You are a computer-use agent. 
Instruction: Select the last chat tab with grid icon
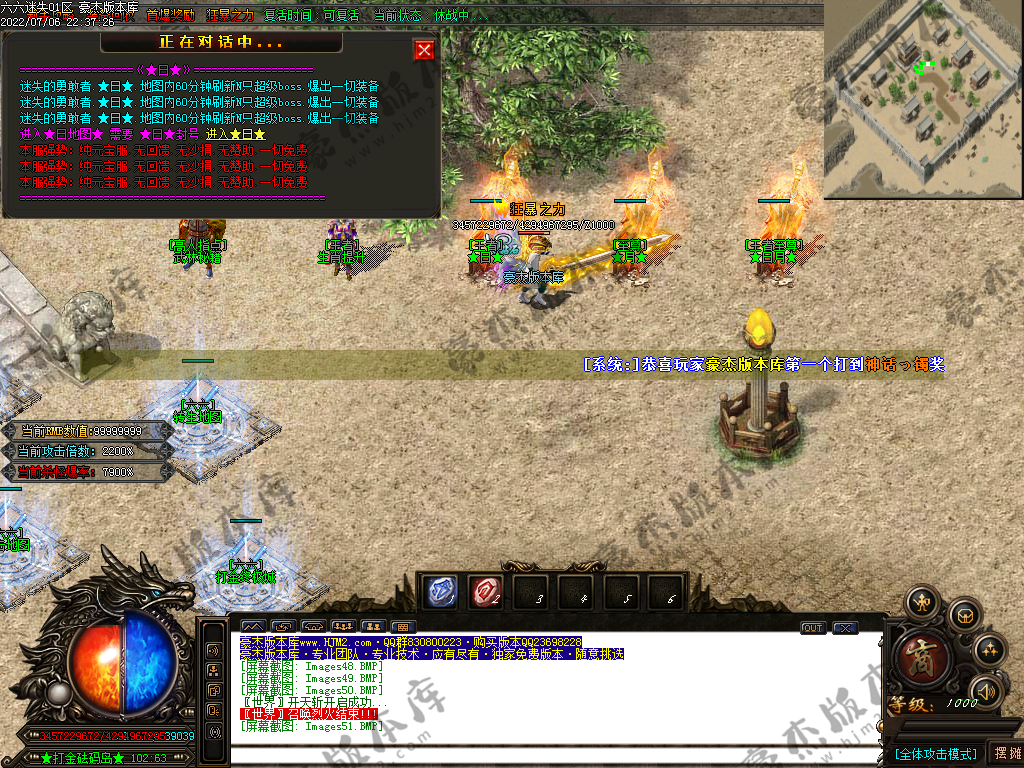tap(404, 627)
